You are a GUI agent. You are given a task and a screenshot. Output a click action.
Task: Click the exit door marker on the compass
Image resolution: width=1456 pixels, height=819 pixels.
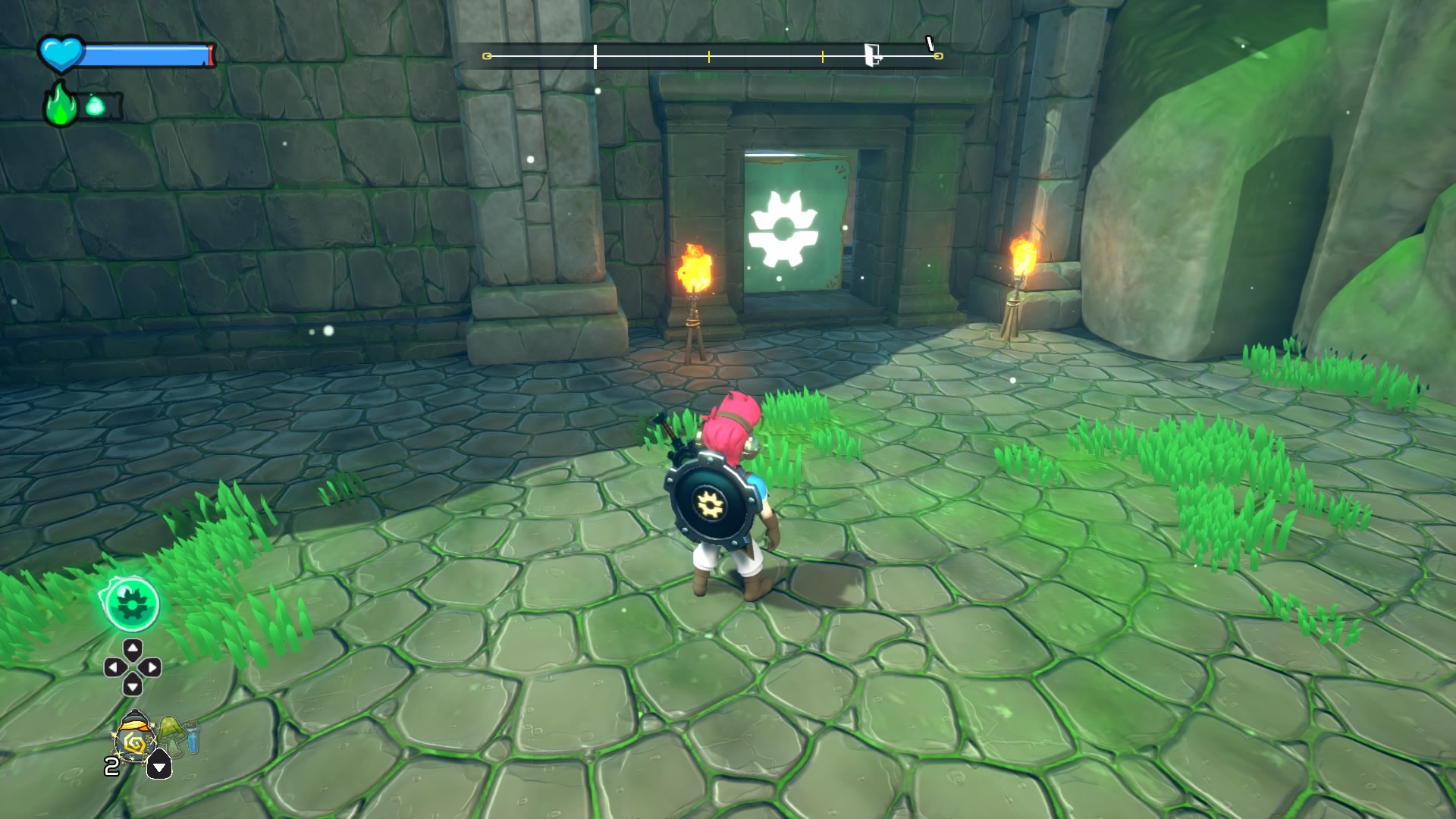[873, 55]
